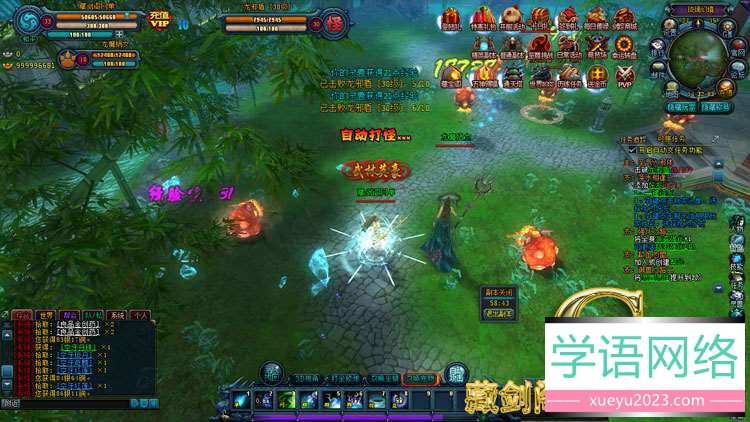Open the gift box icon in top row
Screen dimensions: 750x422
451,18
